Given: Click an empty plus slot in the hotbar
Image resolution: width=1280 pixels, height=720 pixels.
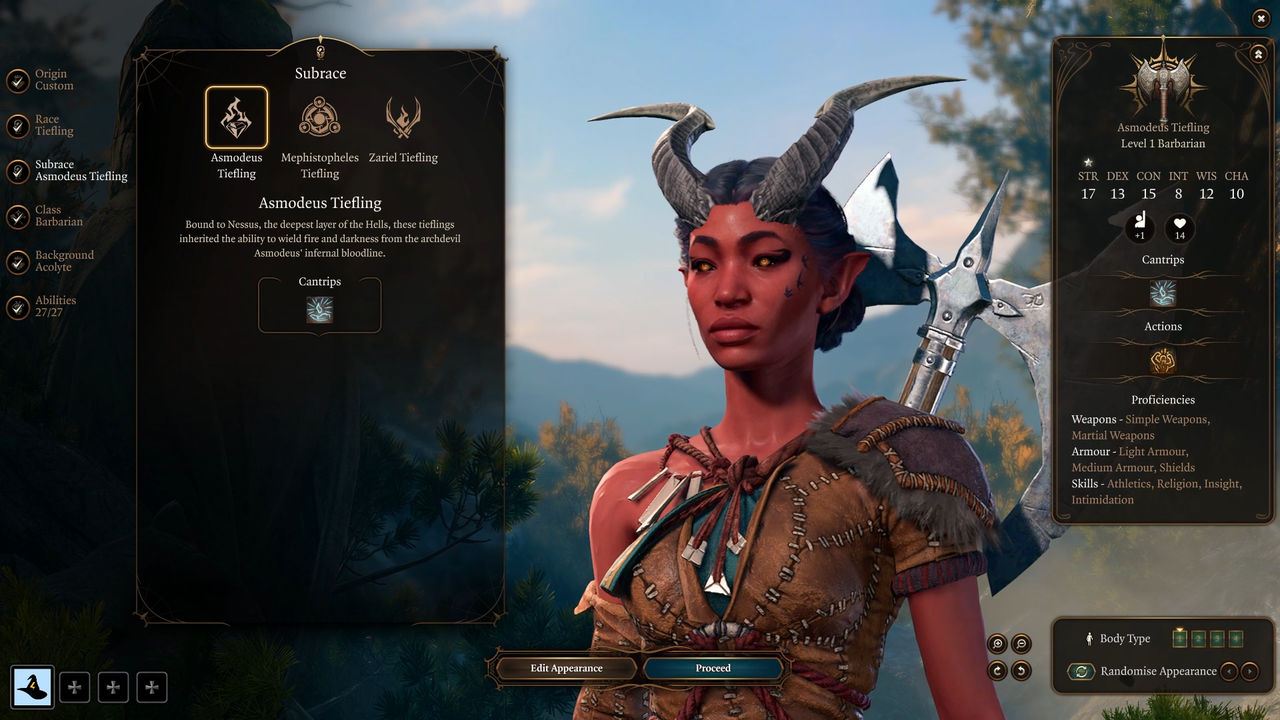Looking at the screenshot, I should click(75, 687).
